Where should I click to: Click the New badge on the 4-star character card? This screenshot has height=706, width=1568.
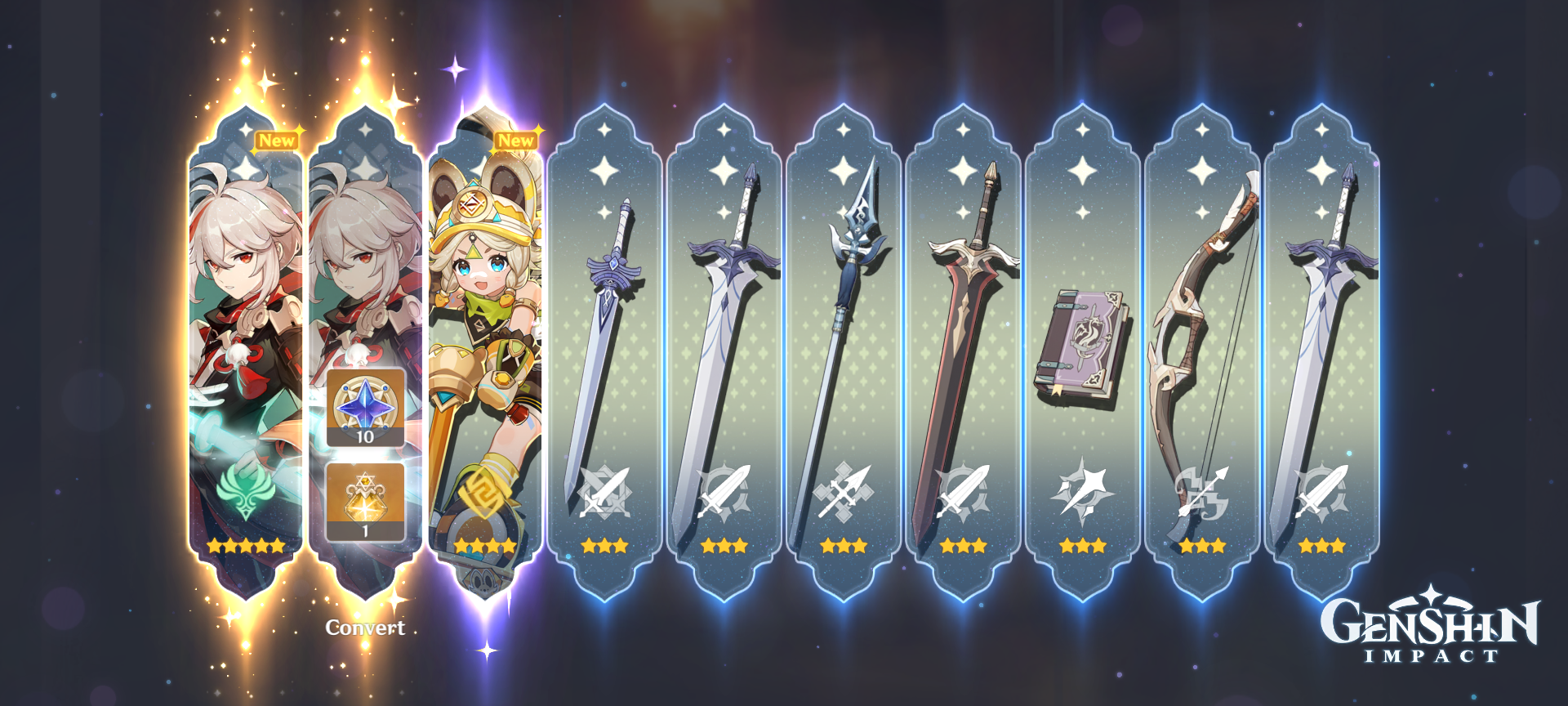(516, 141)
